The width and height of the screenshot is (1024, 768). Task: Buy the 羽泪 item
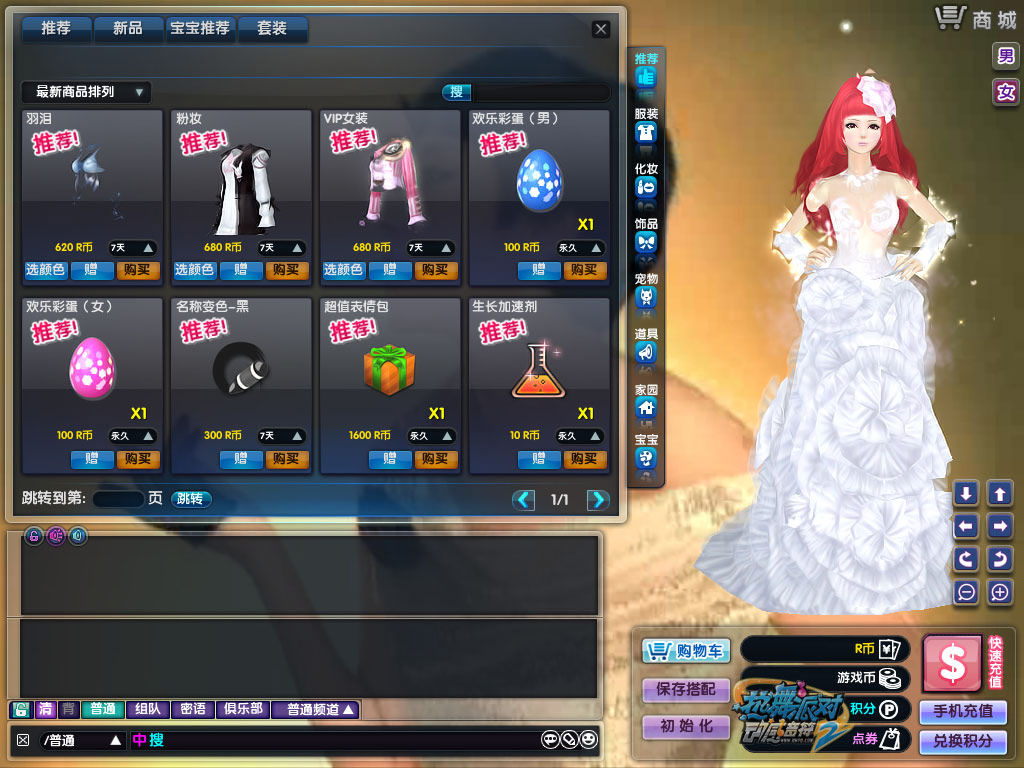pos(138,270)
